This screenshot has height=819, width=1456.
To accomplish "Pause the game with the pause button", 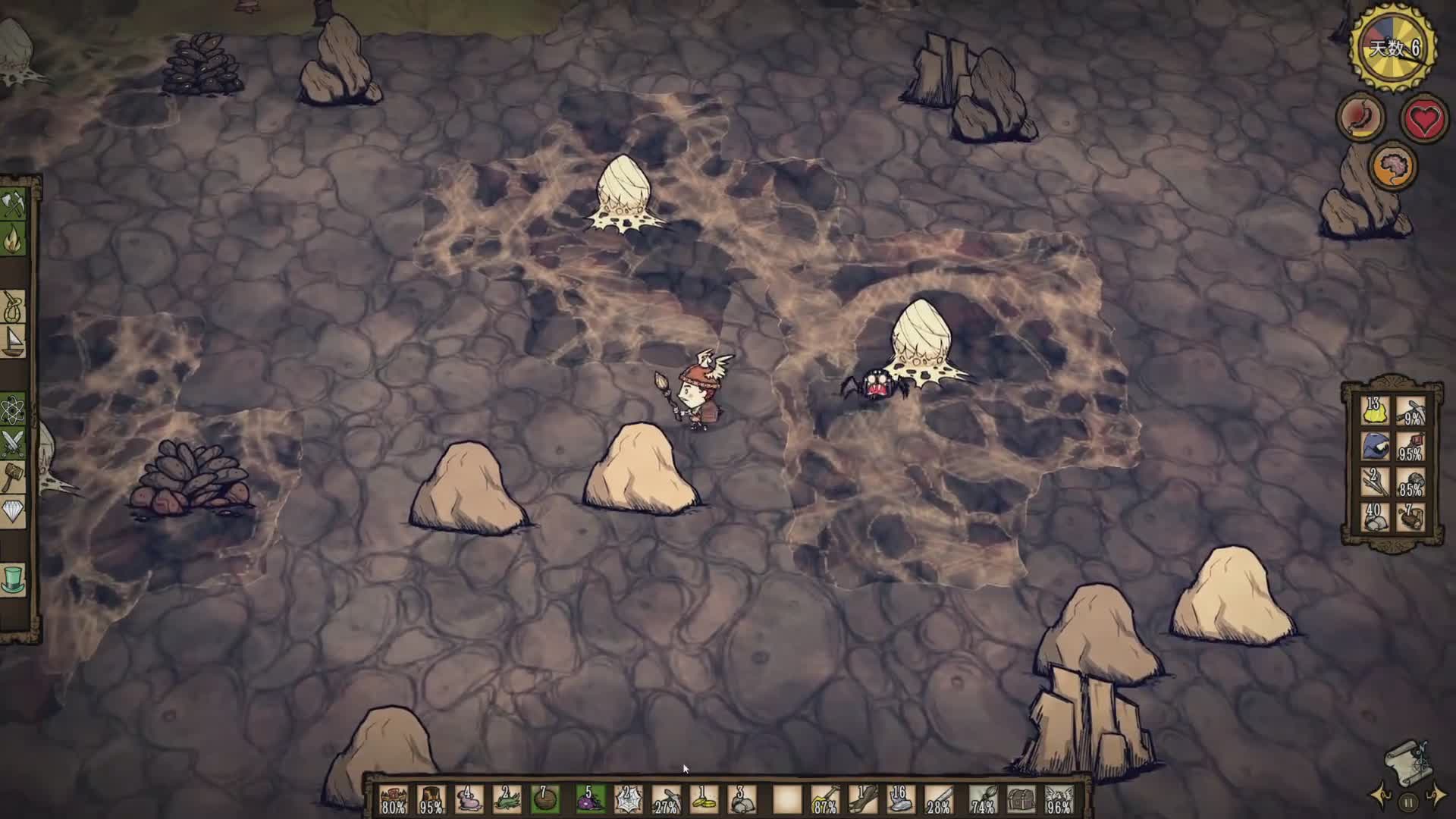I will (x=1408, y=802).
